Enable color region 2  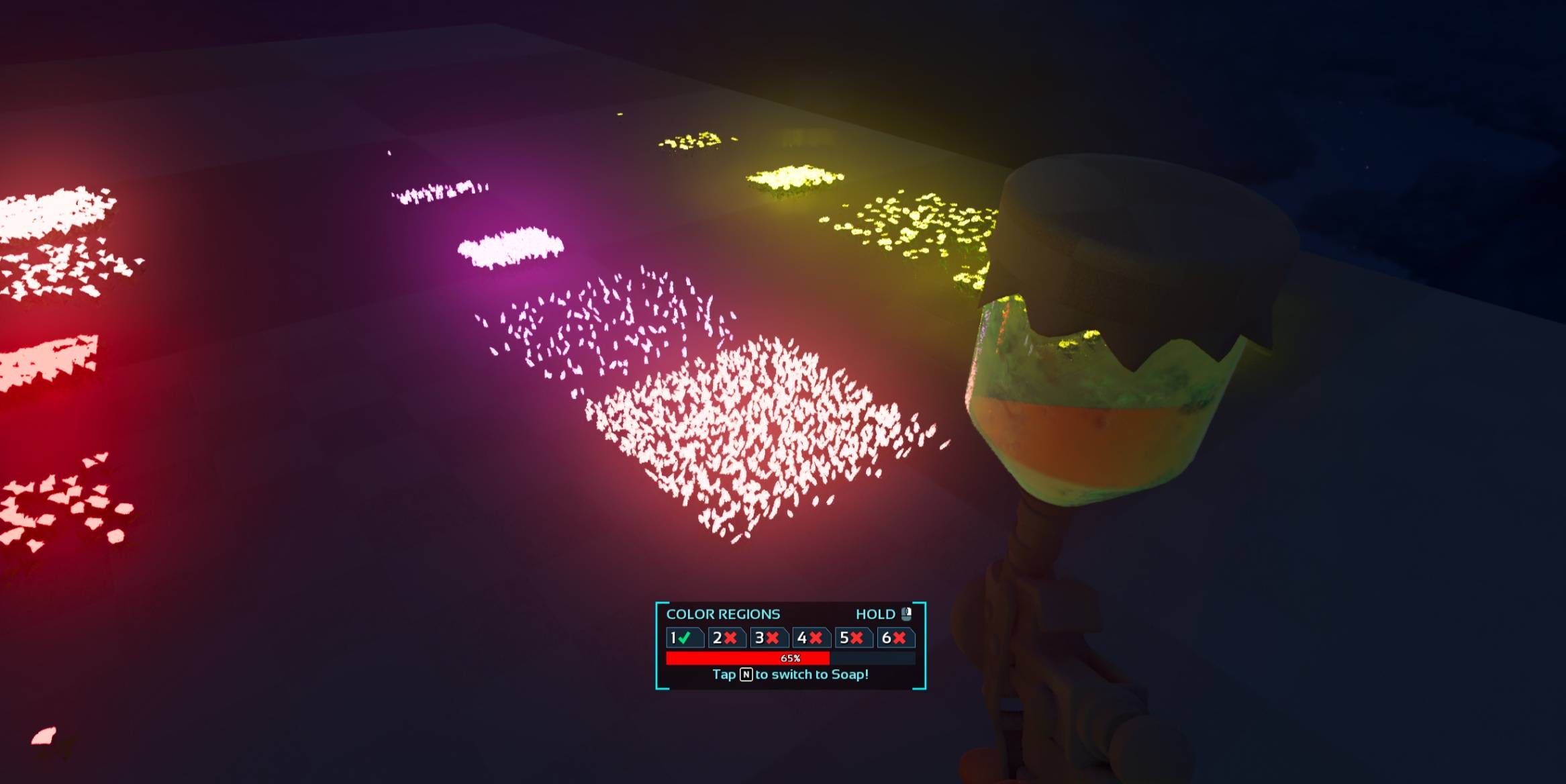pos(726,638)
